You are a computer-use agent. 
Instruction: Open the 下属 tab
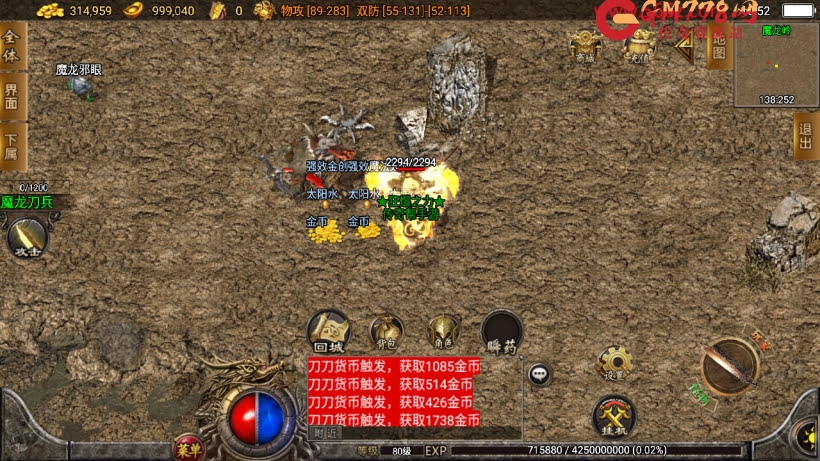[x=12, y=145]
